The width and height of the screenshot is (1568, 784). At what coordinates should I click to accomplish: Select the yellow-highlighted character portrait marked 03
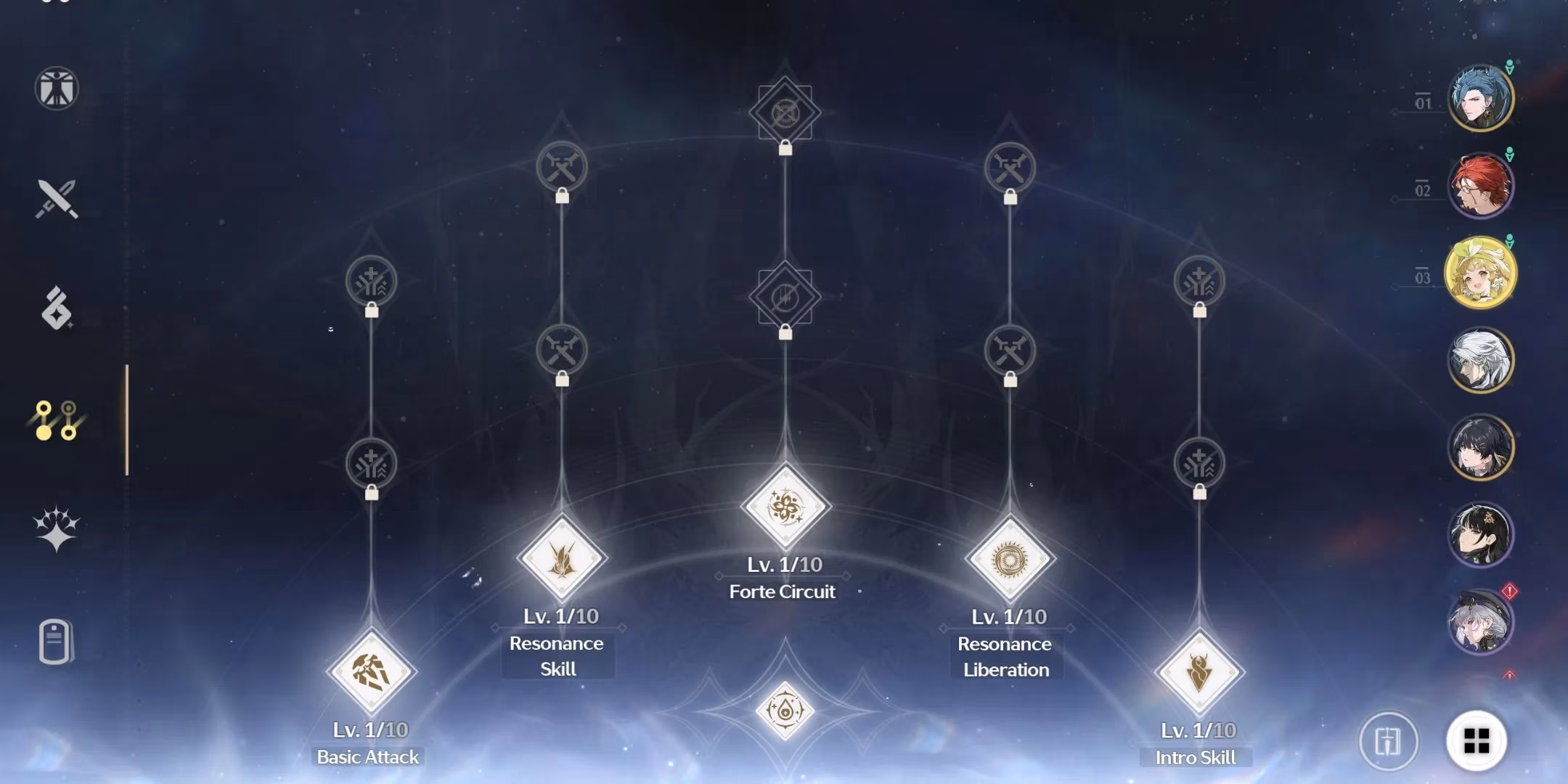point(1482,272)
